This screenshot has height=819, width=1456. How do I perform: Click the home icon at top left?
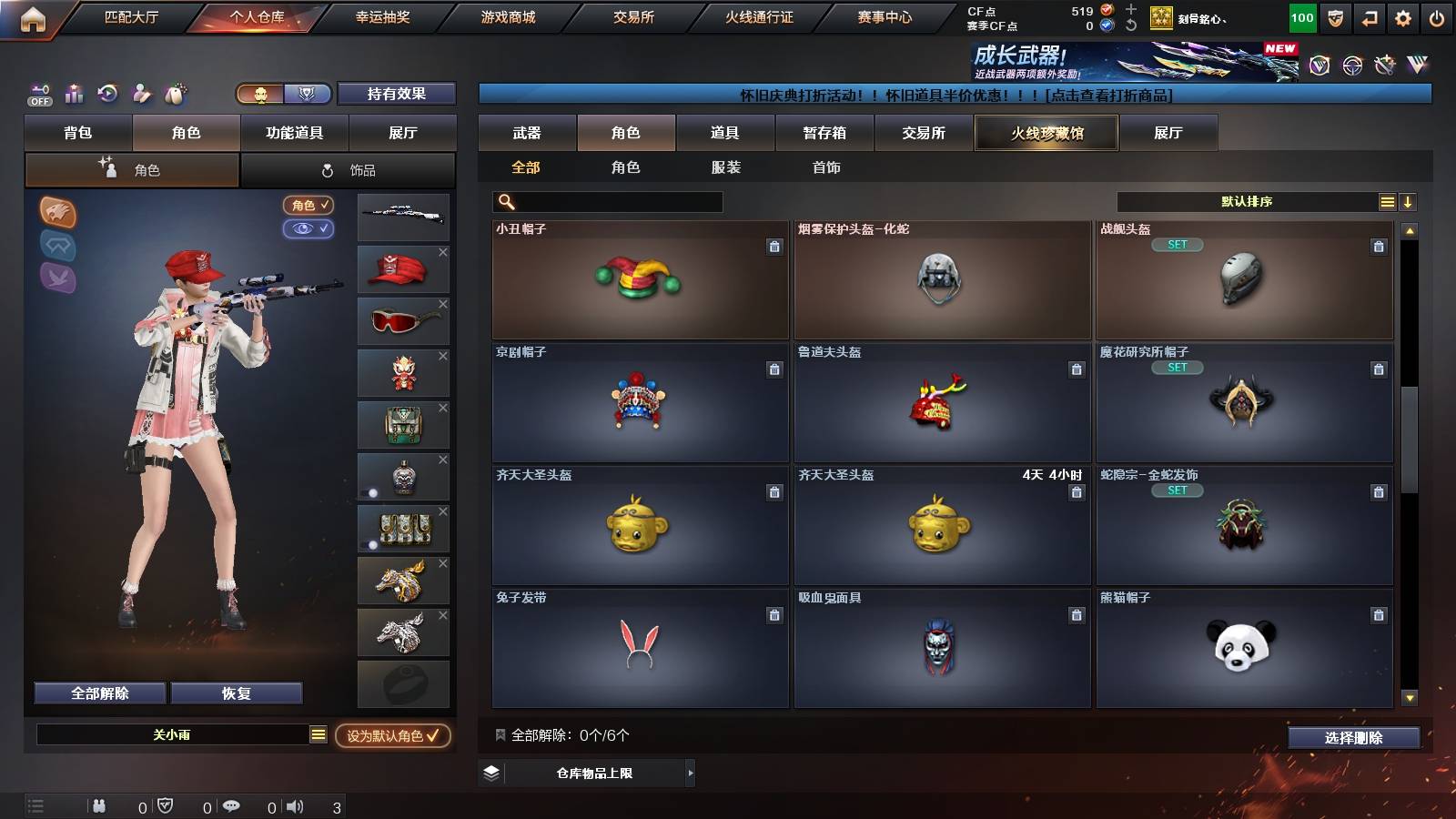(33, 16)
